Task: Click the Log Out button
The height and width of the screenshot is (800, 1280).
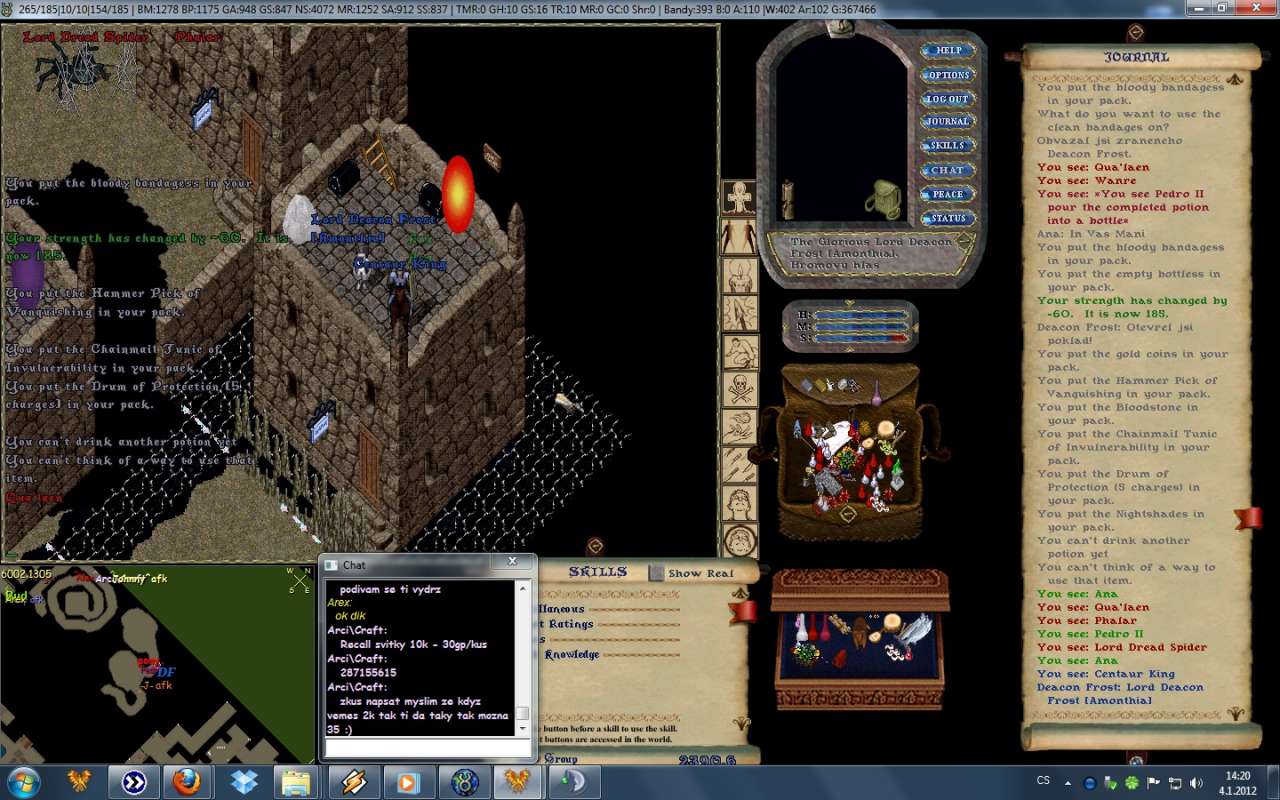Action: click(947, 99)
